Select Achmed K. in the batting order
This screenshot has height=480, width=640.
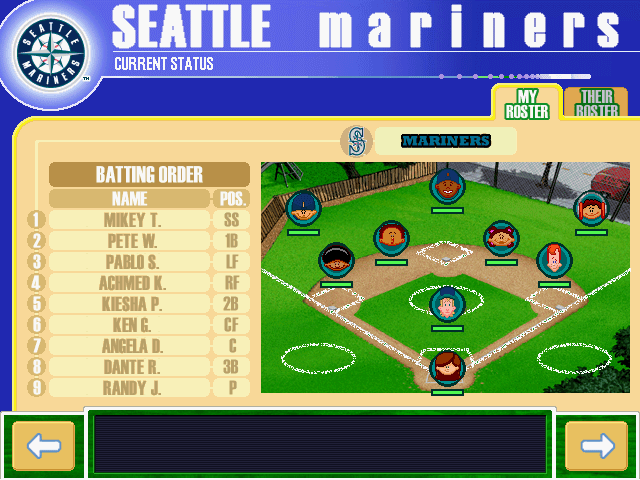(x=130, y=283)
